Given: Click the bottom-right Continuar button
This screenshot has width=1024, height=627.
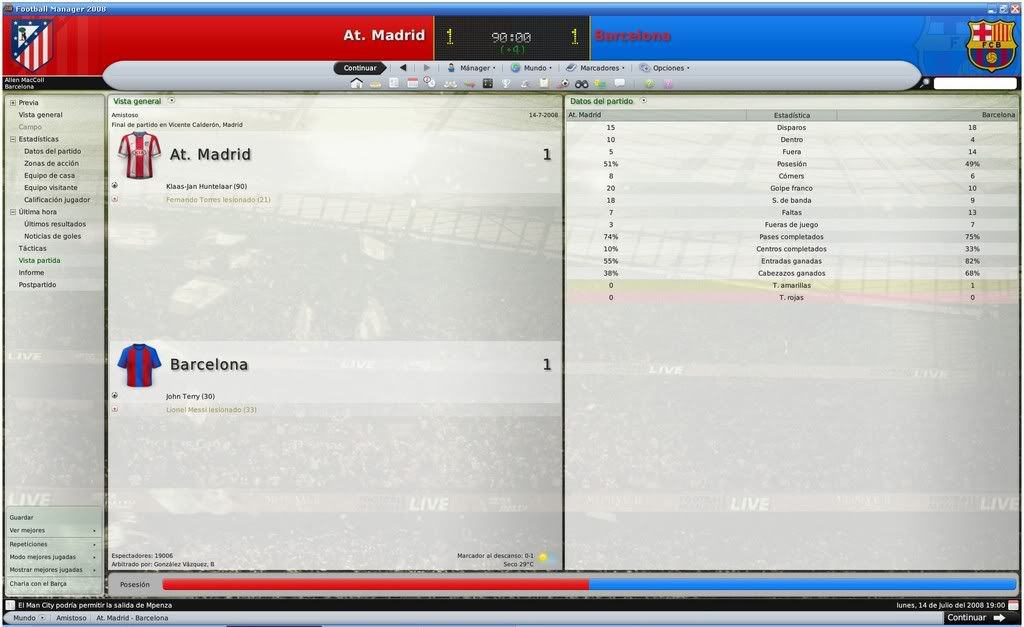Looking at the screenshot, I should click(975, 618).
